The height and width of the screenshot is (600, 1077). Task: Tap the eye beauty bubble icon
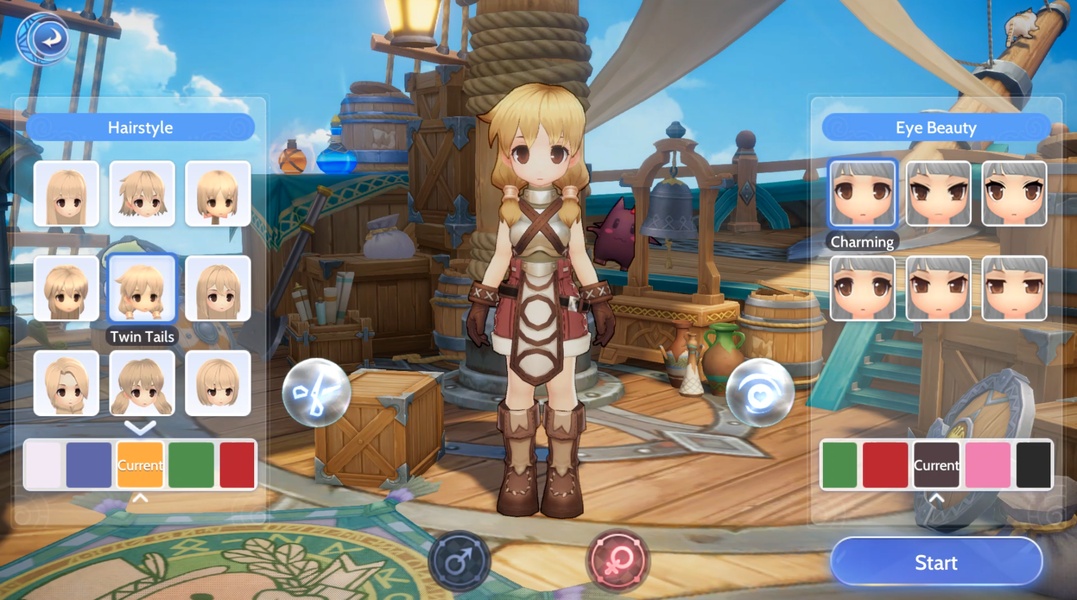(x=760, y=393)
